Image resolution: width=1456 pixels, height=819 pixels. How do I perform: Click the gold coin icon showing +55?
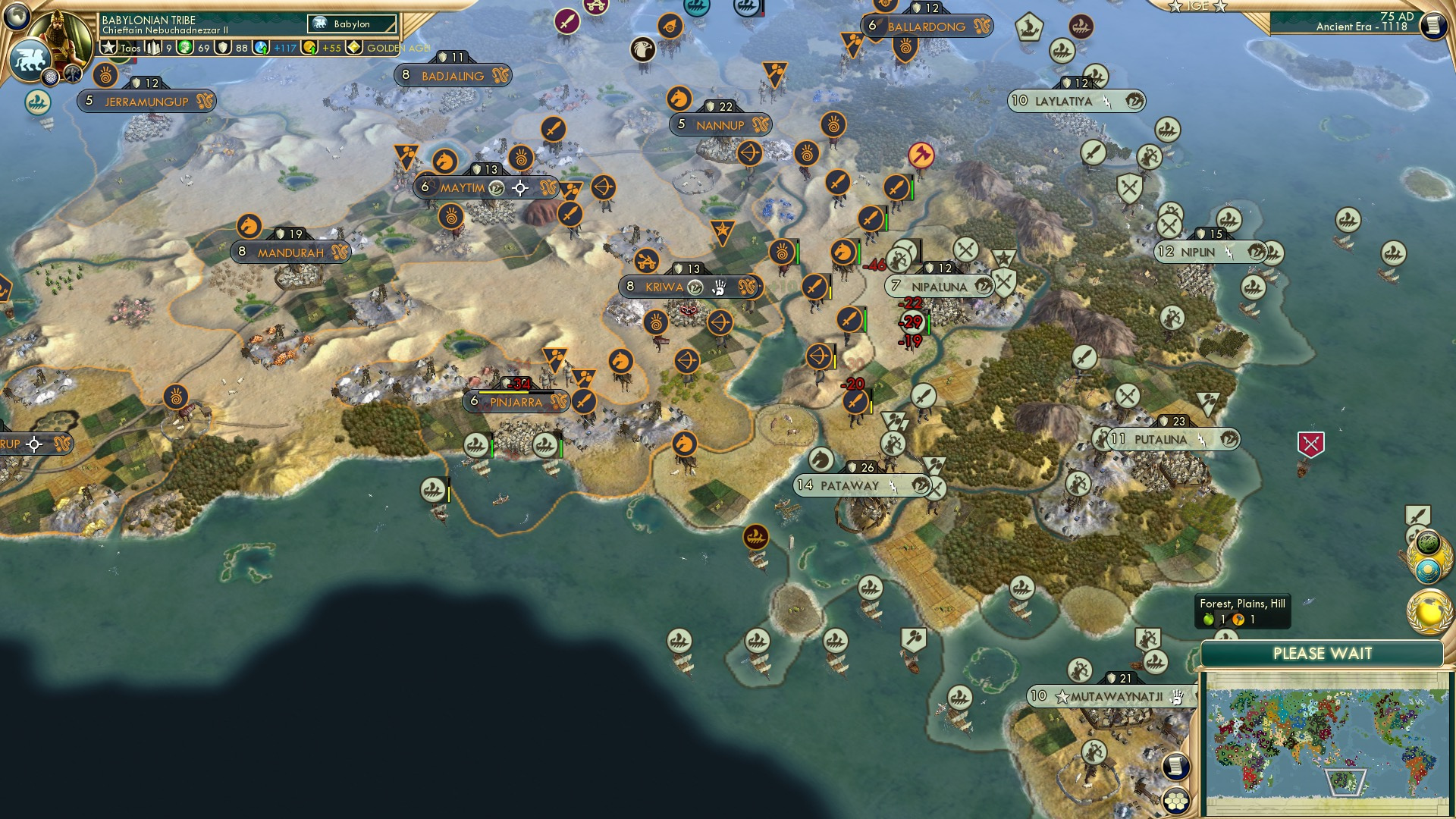tap(309, 48)
